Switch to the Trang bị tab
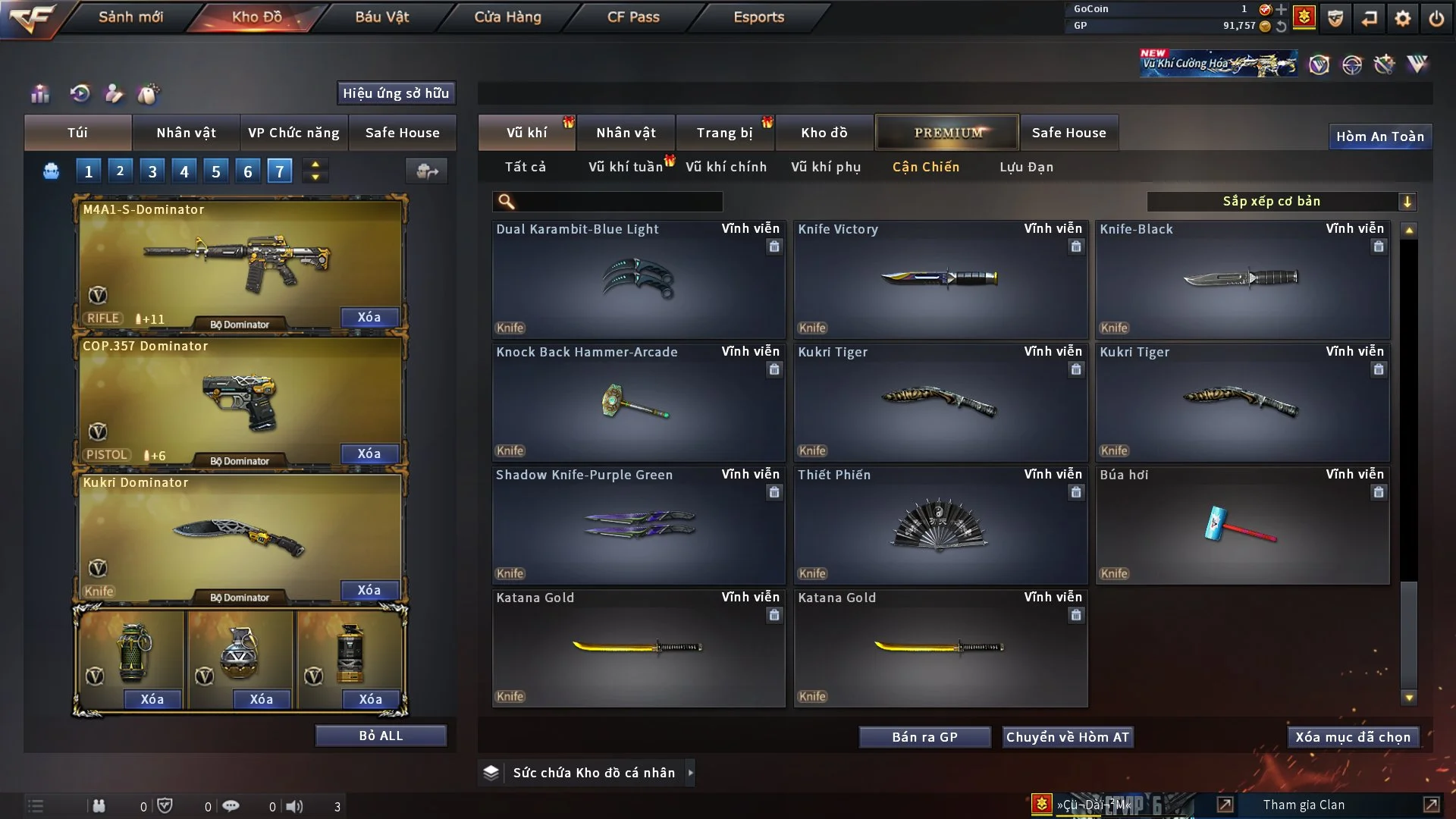Screen dimensions: 1456x819 [x=724, y=133]
